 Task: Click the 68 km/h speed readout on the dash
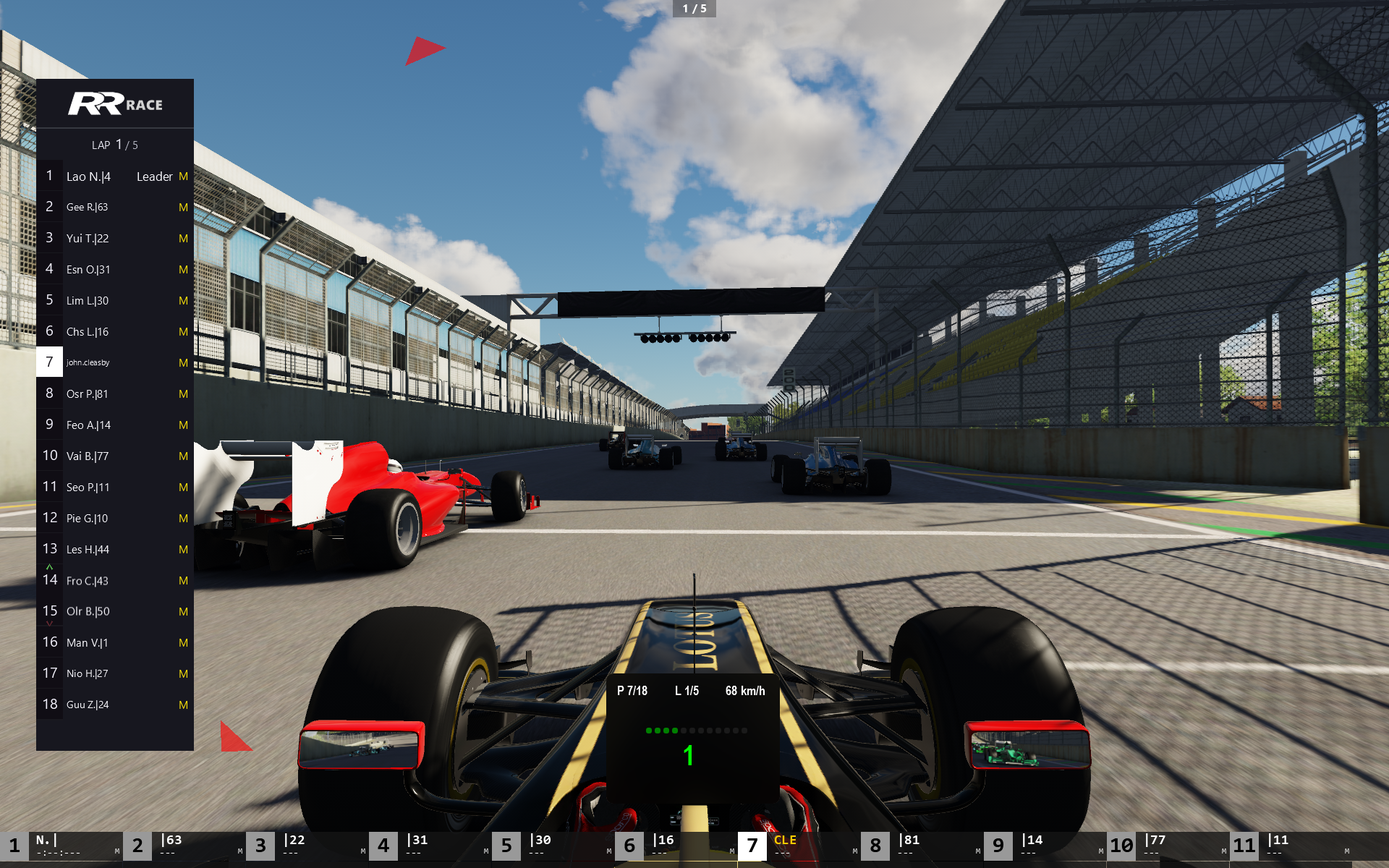tap(744, 691)
